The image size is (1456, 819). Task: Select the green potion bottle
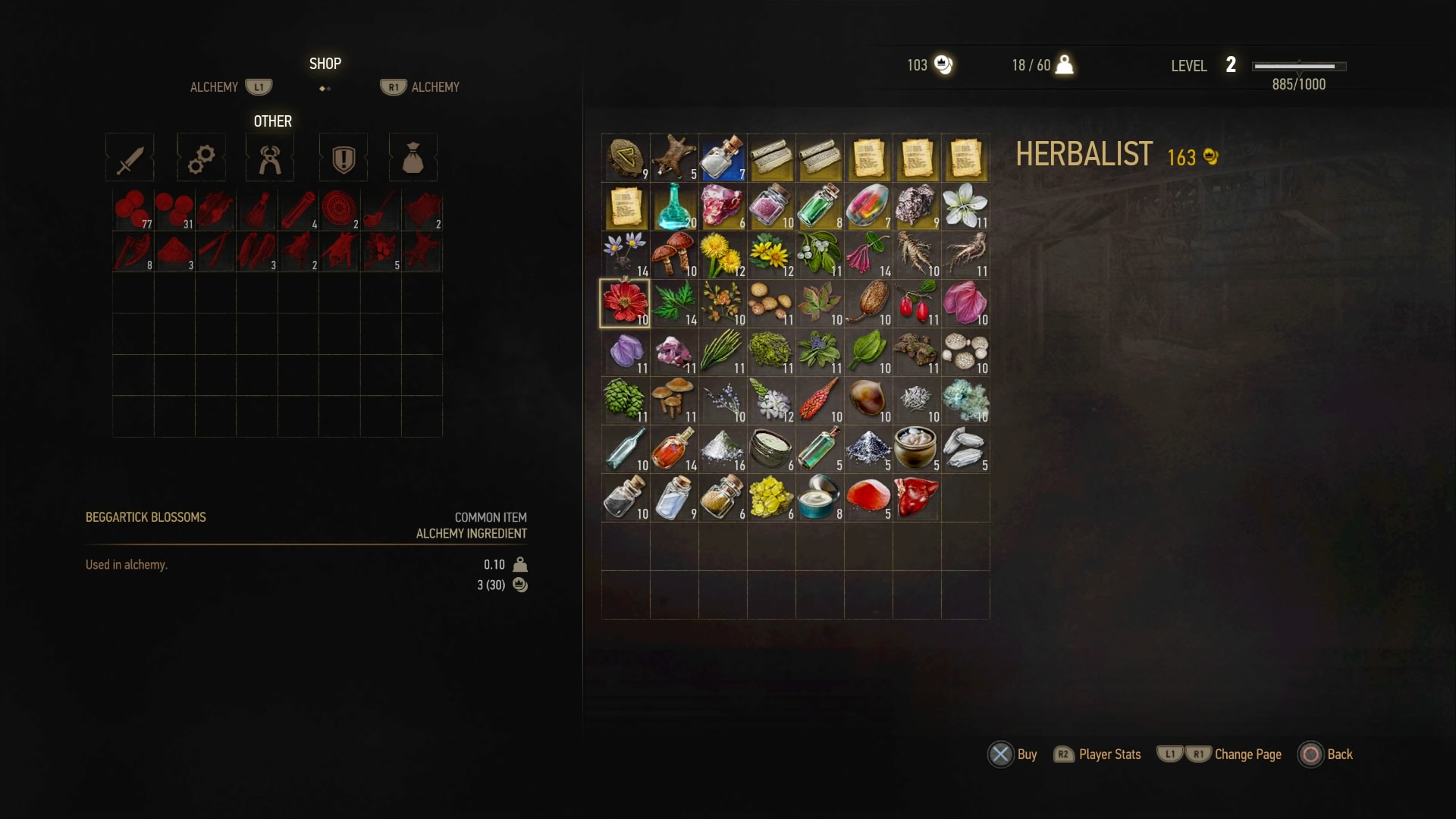coord(820,205)
